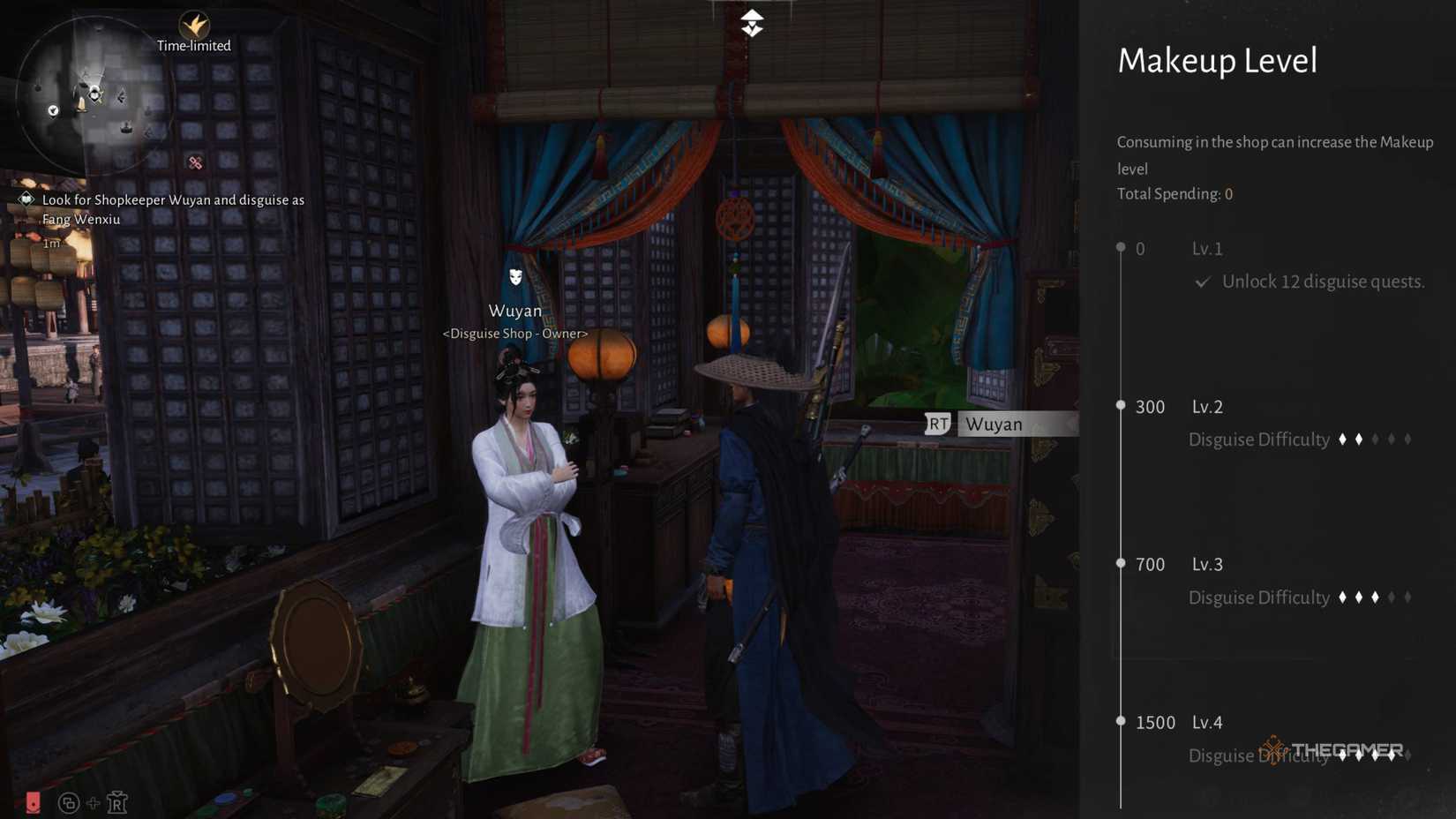Click the Total Spending: 0 text
This screenshot has width=1456, height=819.
(1175, 193)
